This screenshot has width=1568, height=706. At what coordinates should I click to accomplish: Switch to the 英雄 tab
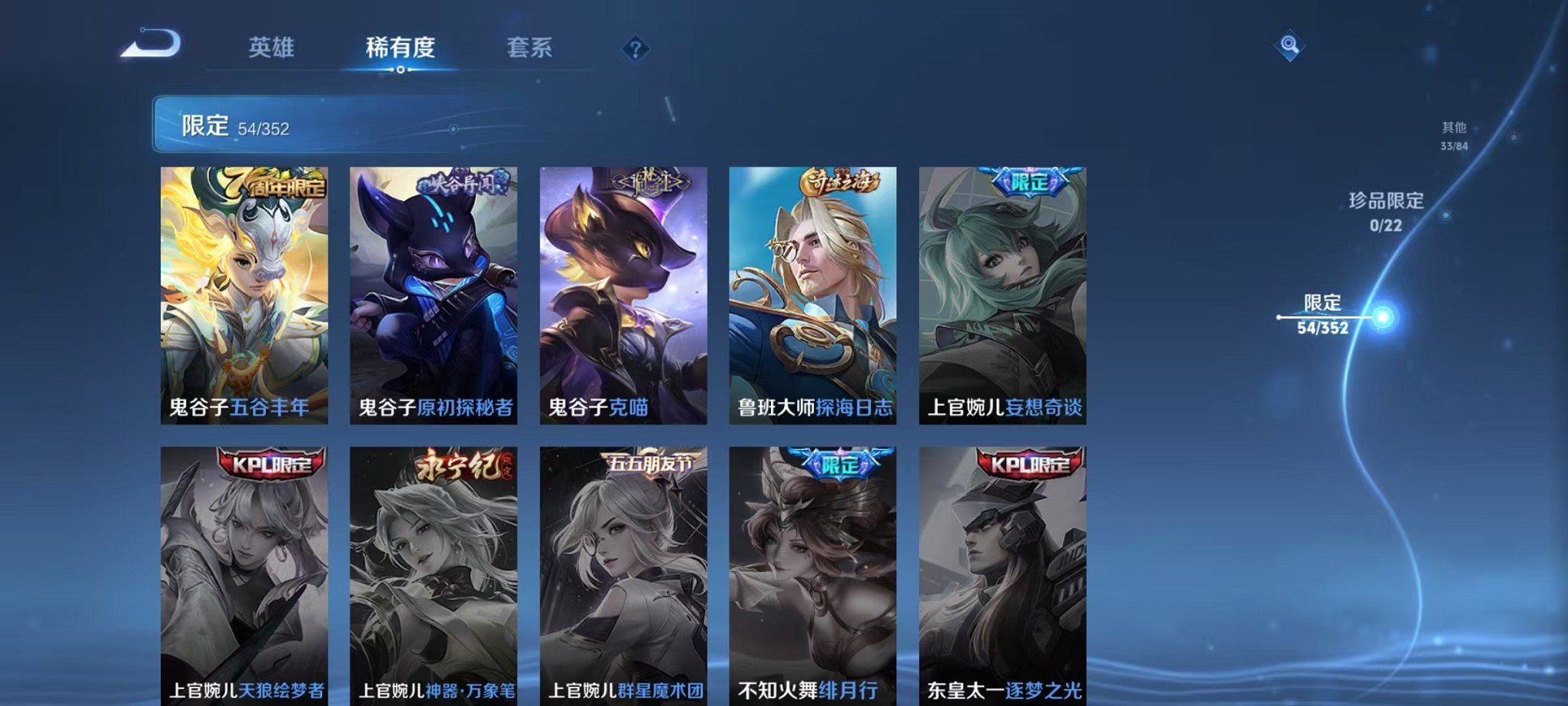(273, 48)
